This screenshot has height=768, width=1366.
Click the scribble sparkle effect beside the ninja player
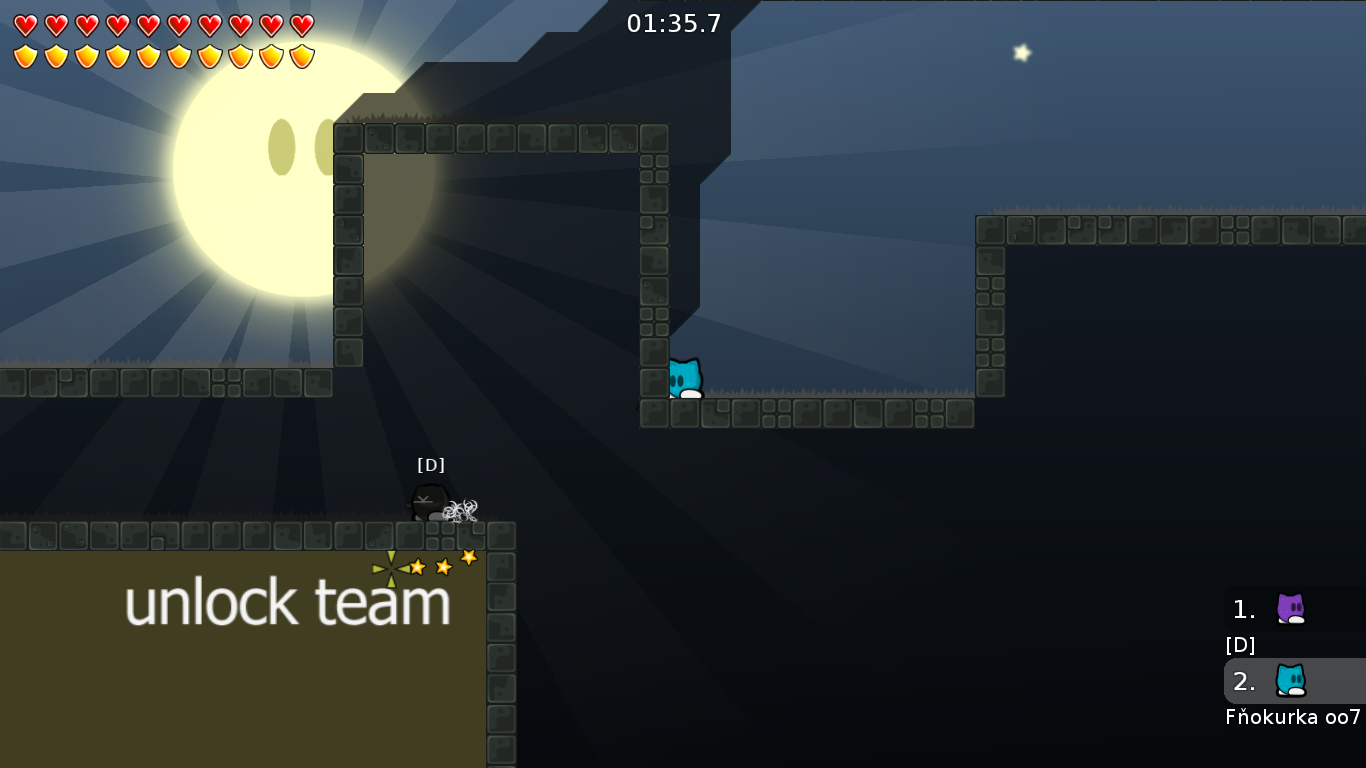click(460, 512)
